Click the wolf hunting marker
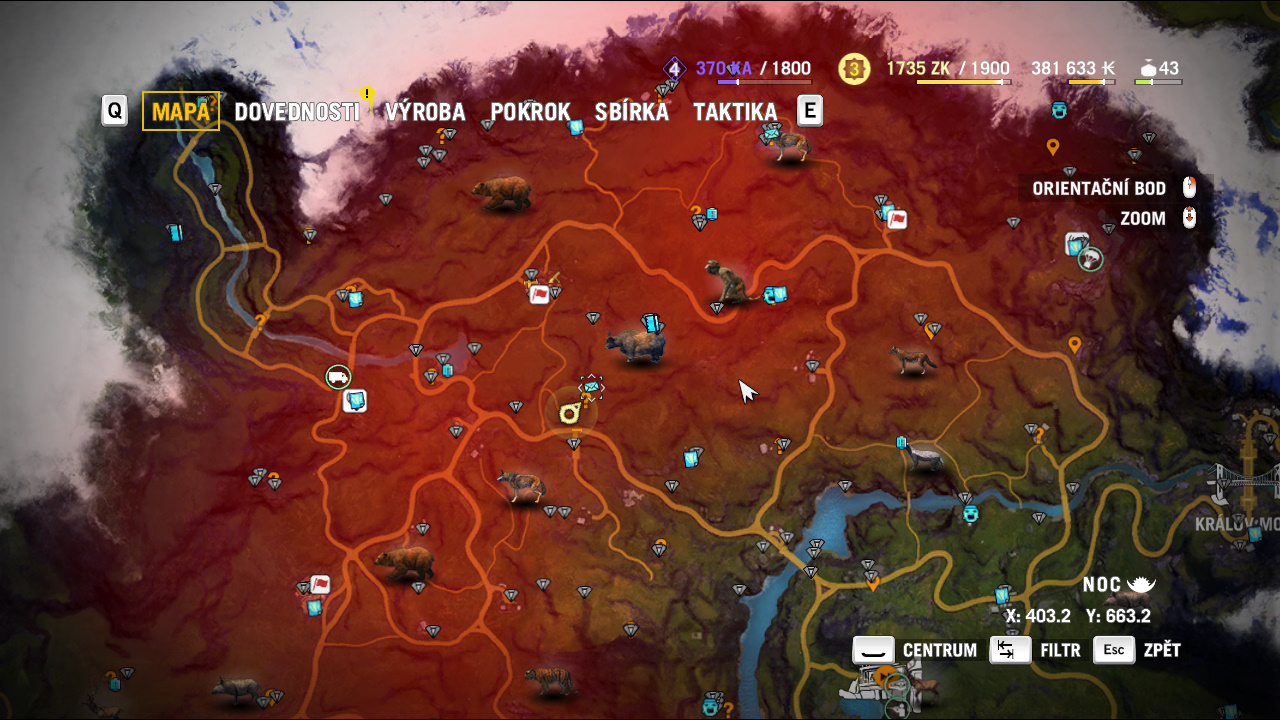The width and height of the screenshot is (1280, 720). [521, 486]
